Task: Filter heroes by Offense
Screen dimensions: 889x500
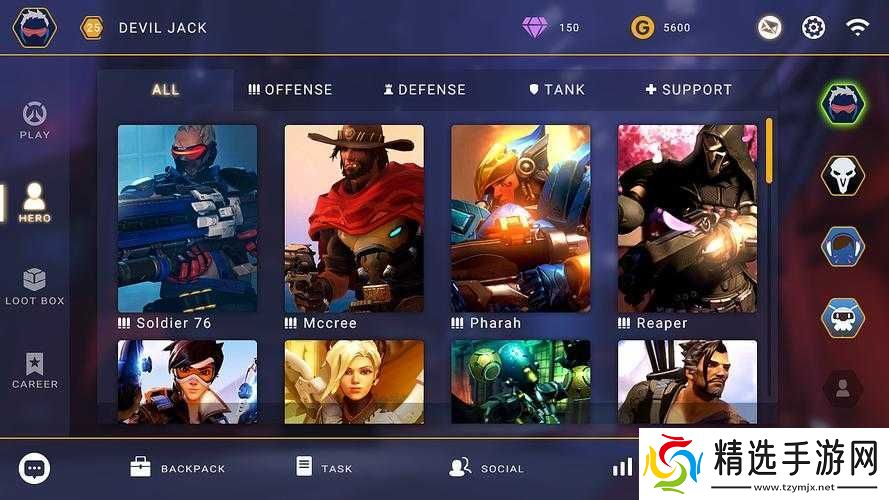Action: tap(290, 89)
